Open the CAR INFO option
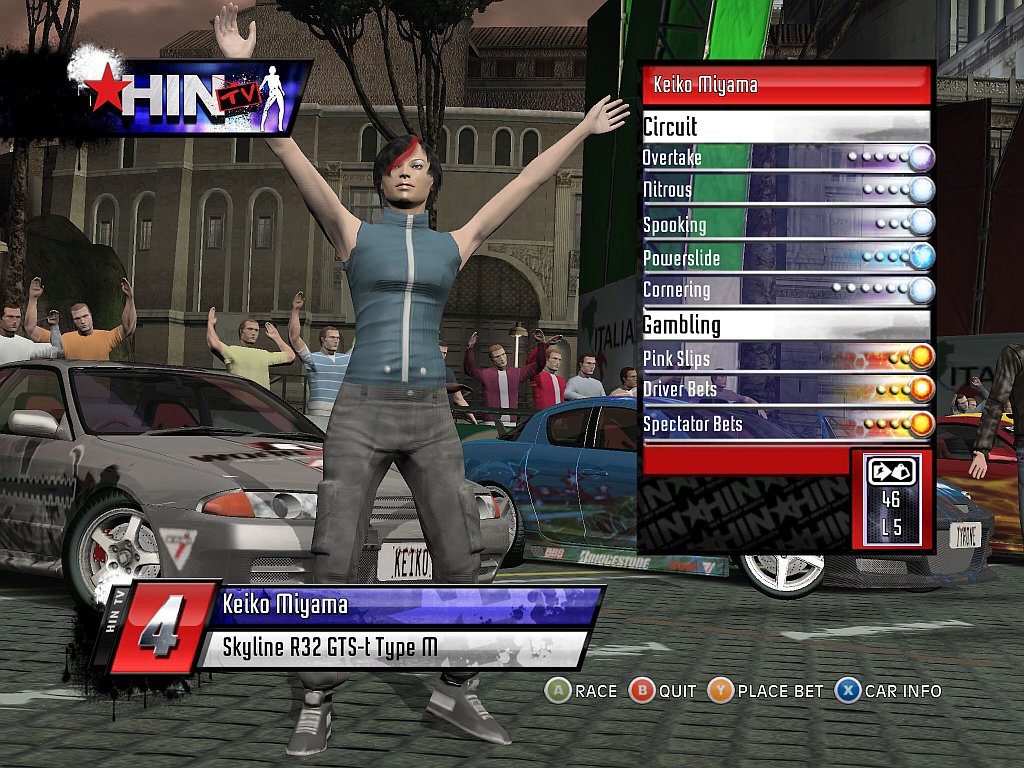This screenshot has height=768, width=1024. pyautogui.click(x=889, y=690)
